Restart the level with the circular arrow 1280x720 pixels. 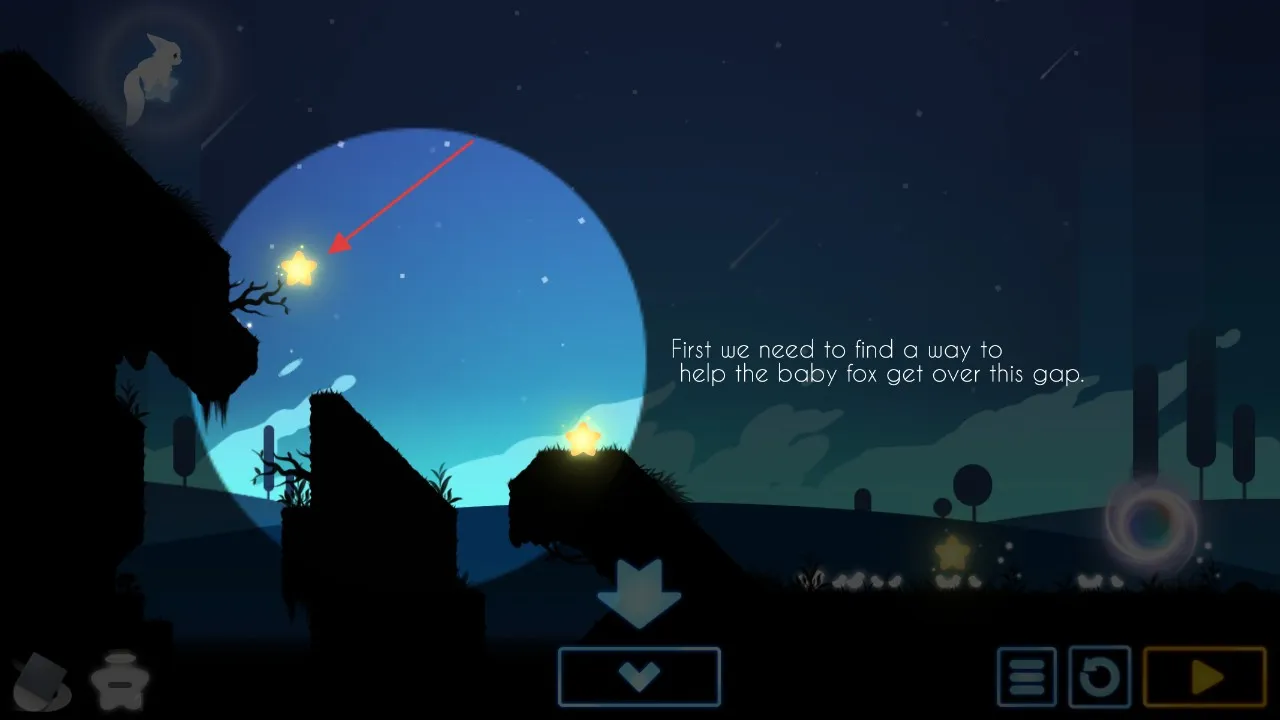point(1099,677)
